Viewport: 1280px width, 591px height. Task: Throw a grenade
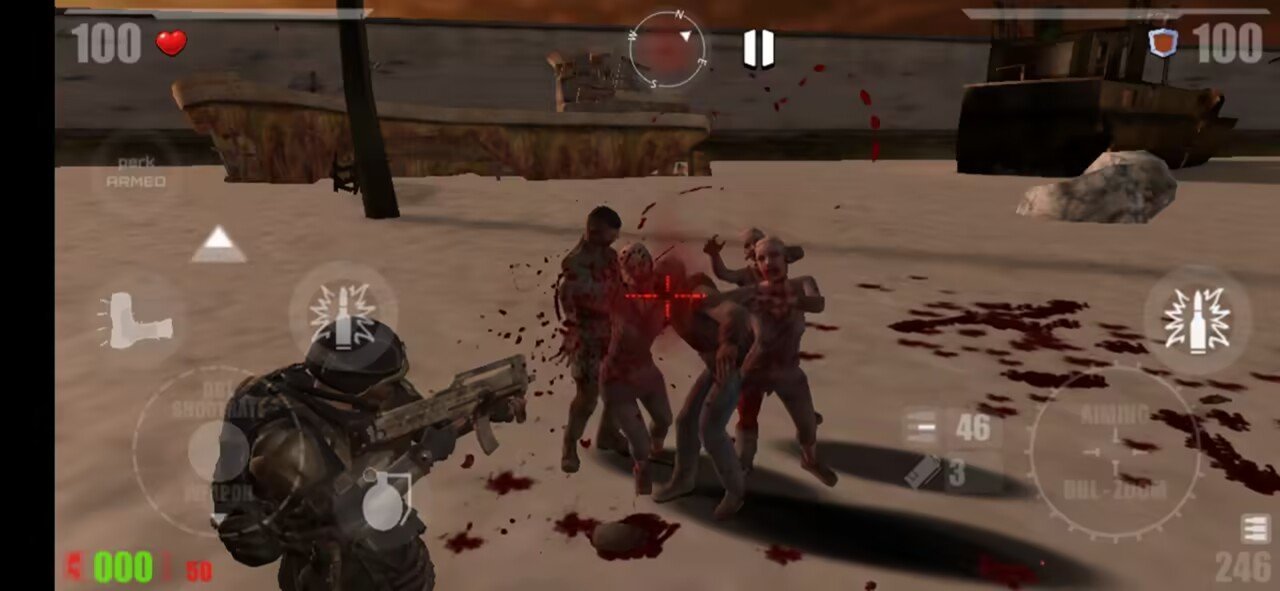pyautogui.click(x=382, y=501)
